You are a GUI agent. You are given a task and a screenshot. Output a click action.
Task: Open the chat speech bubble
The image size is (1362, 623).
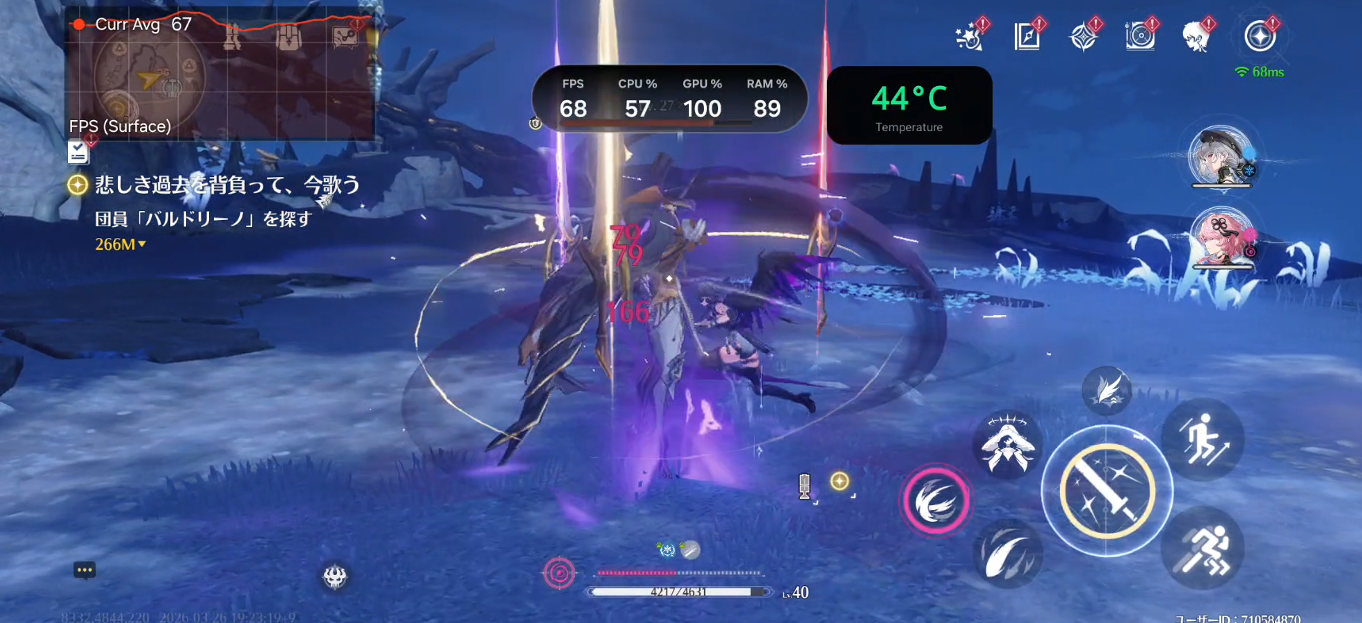pyautogui.click(x=84, y=570)
